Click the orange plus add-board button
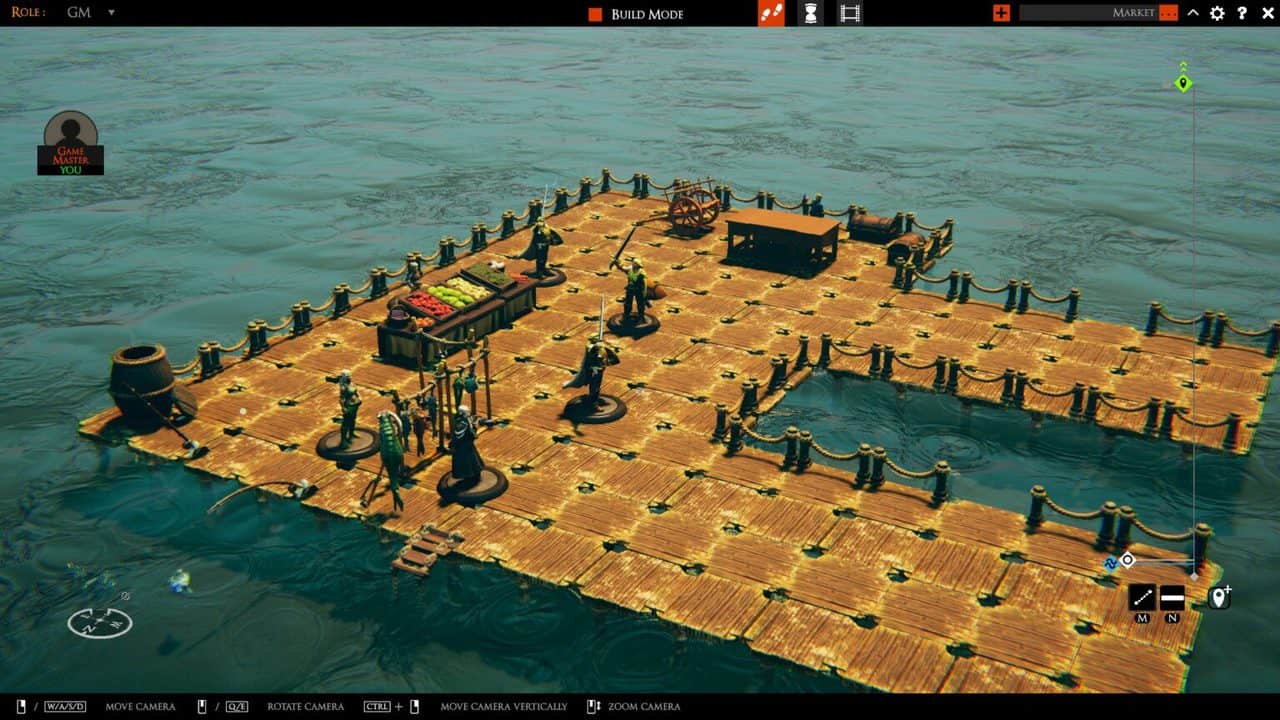 tap(1001, 13)
